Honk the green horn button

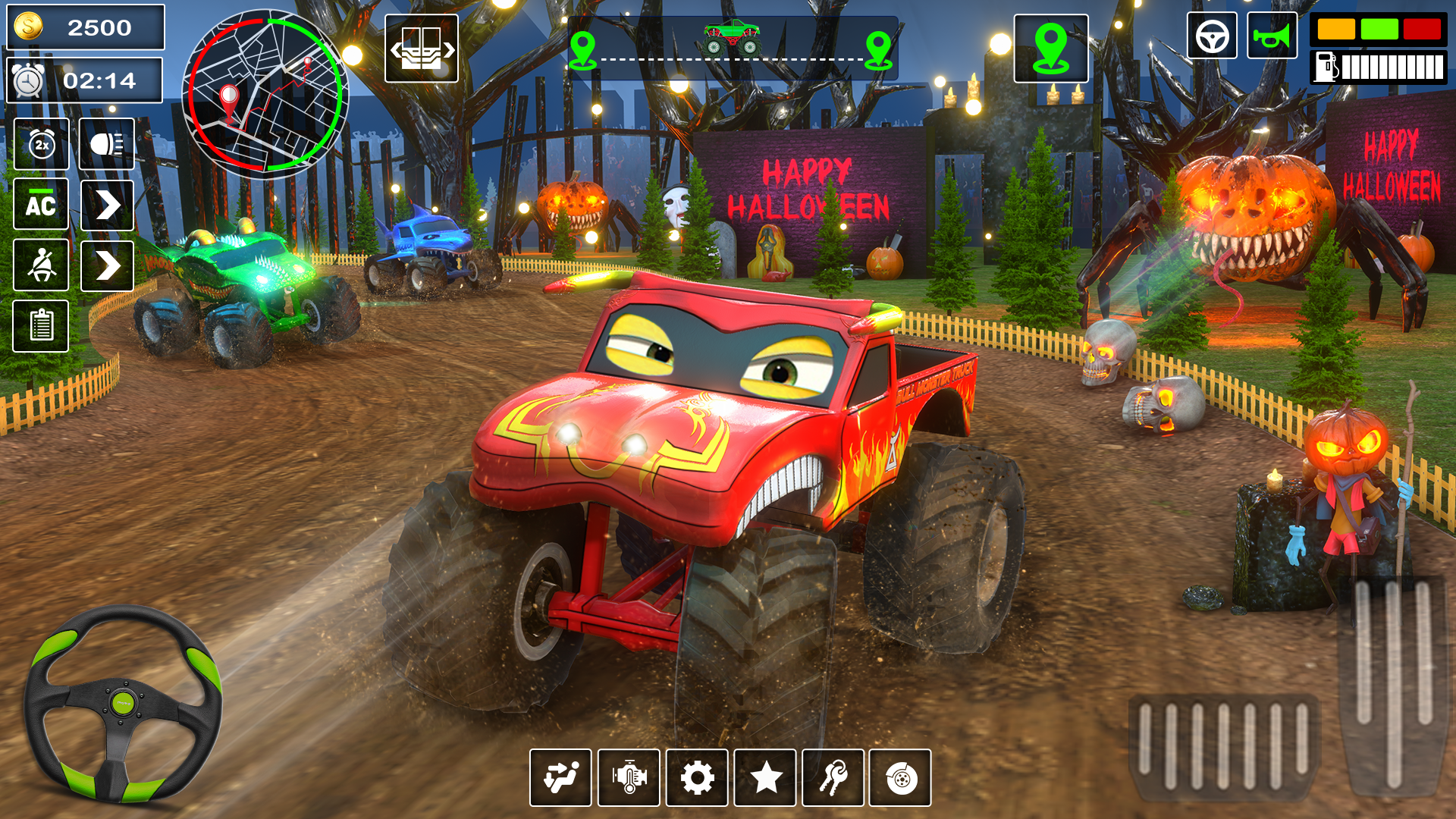[x=1272, y=36]
